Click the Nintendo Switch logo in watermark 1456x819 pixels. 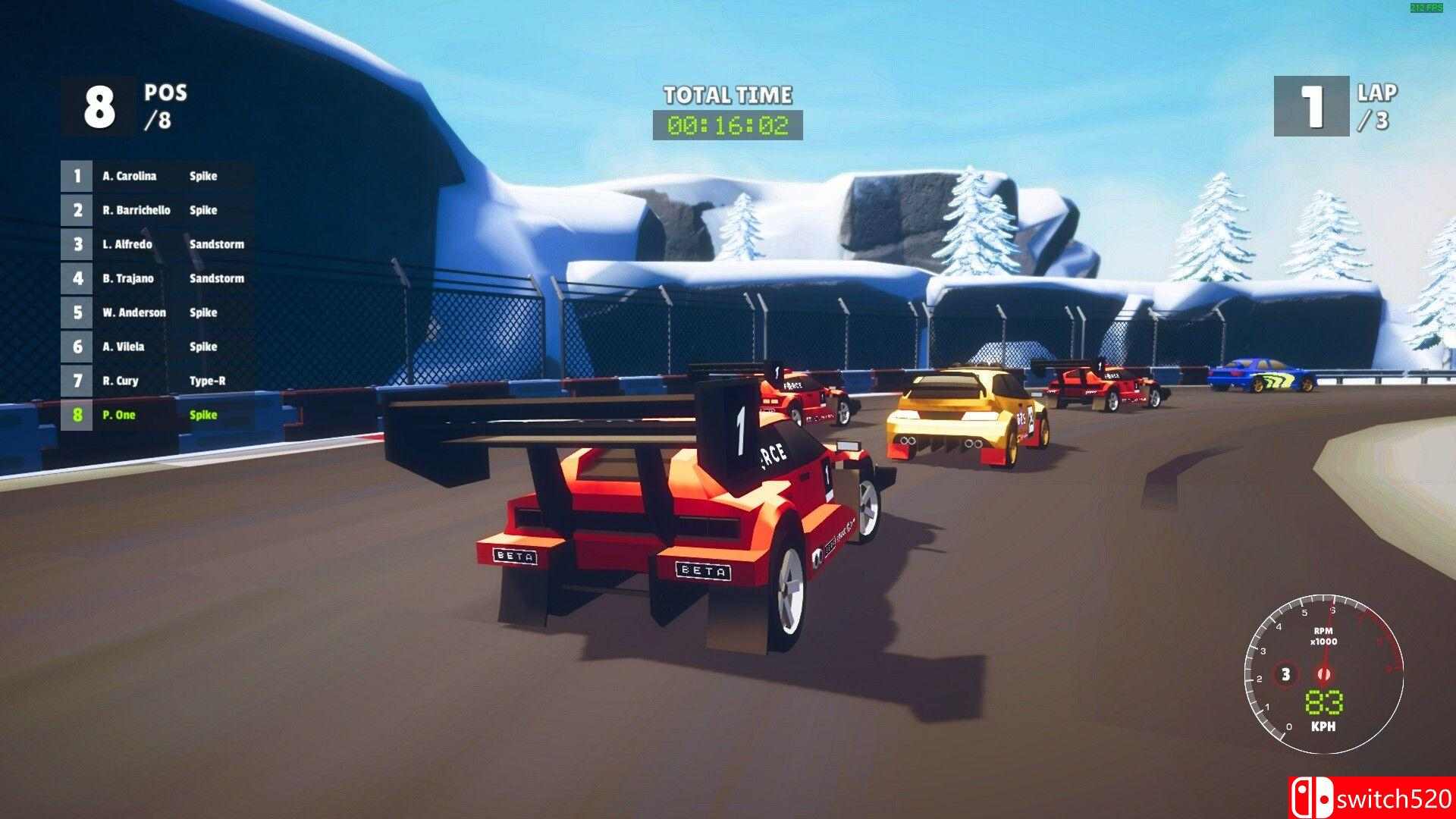pyautogui.click(x=1313, y=799)
